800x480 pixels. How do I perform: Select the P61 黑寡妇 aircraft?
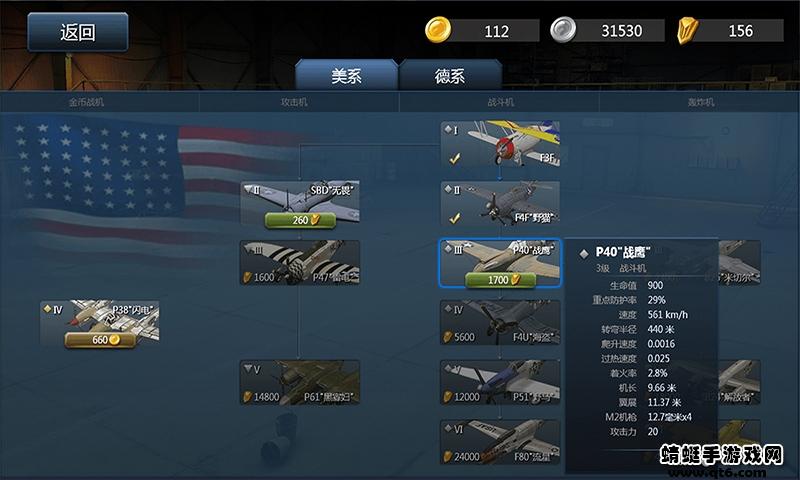299,382
